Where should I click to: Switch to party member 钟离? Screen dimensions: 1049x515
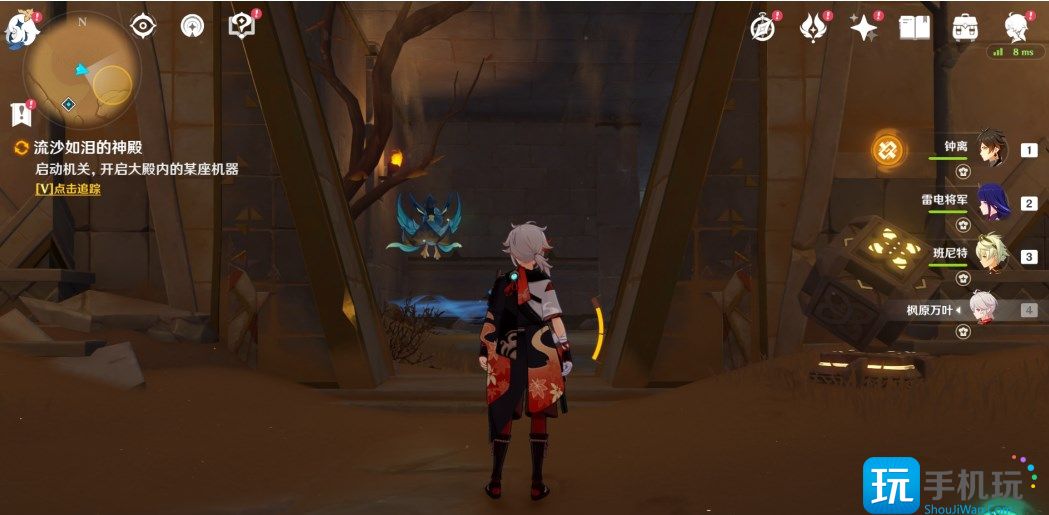(x=990, y=150)
